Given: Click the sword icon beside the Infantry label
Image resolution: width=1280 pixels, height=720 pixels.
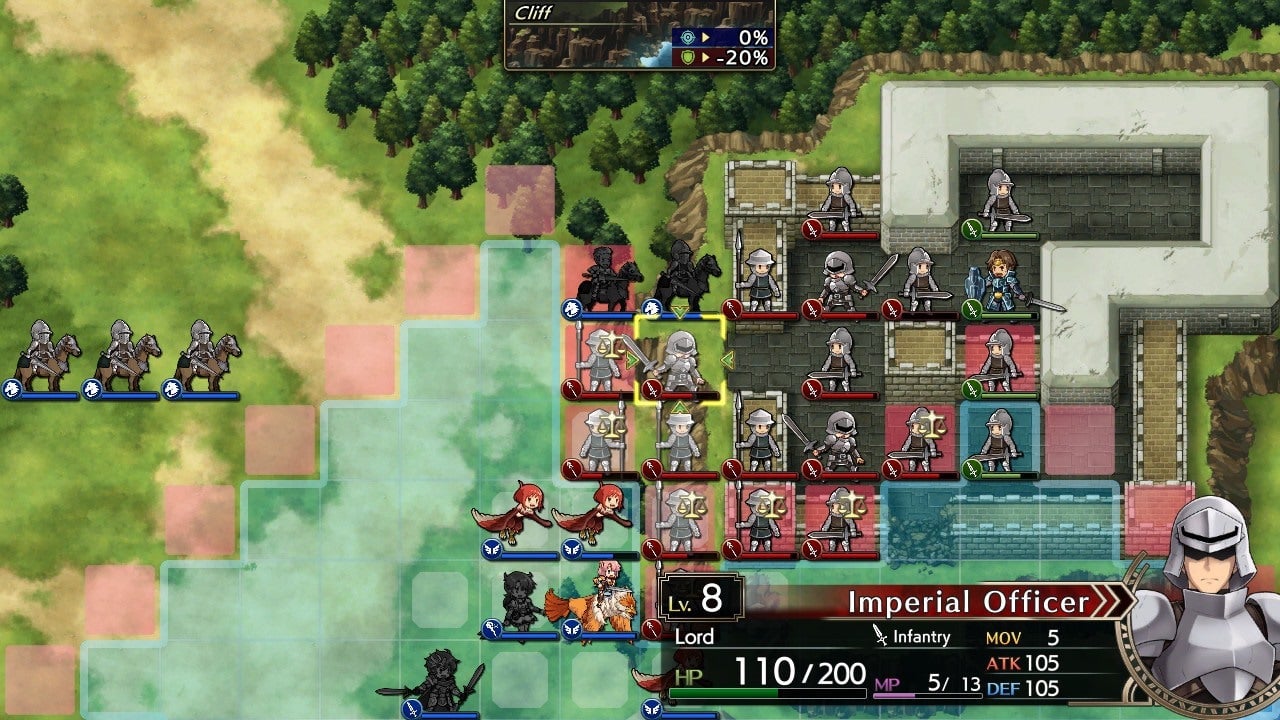Looking at the screenshot, I should point(879,636).
